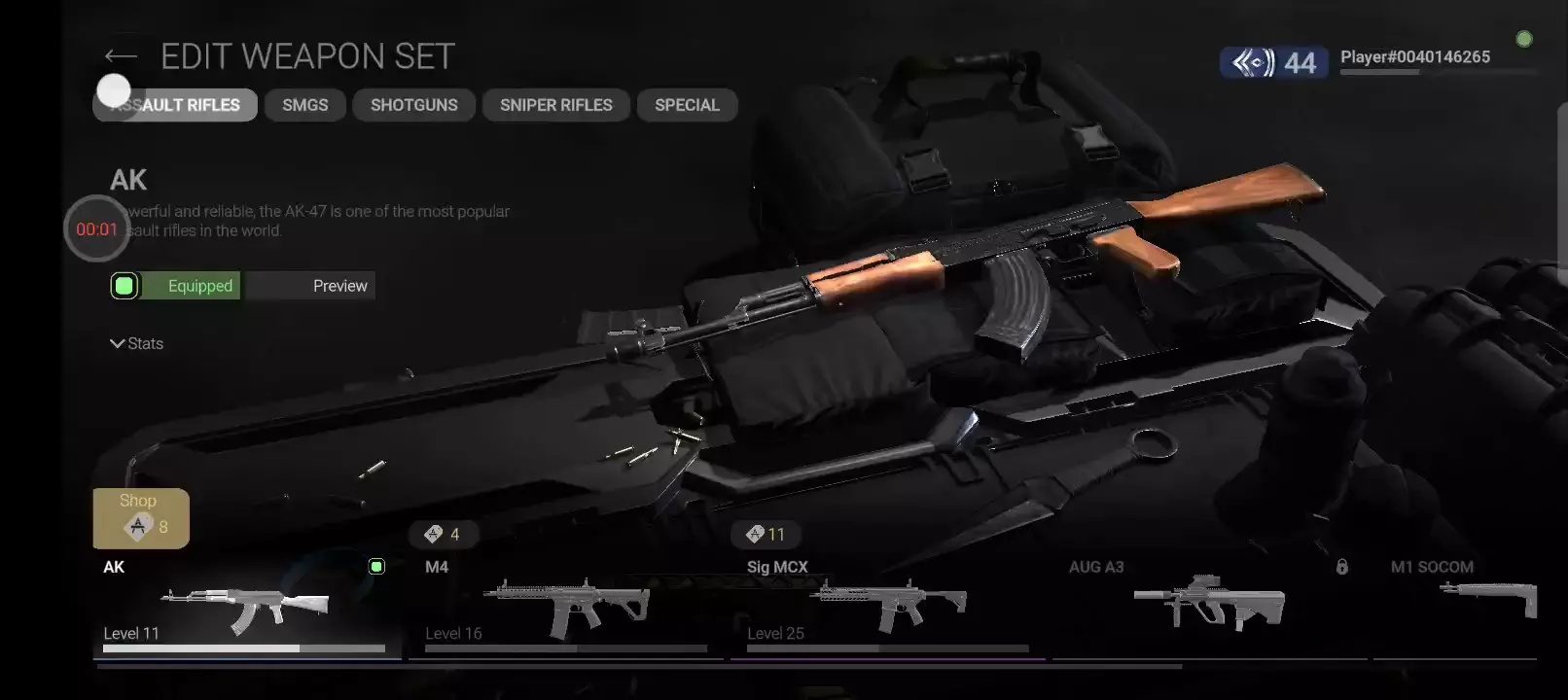
Task: Click the Equipped button for the AK
Action: [x=177, y=286]
